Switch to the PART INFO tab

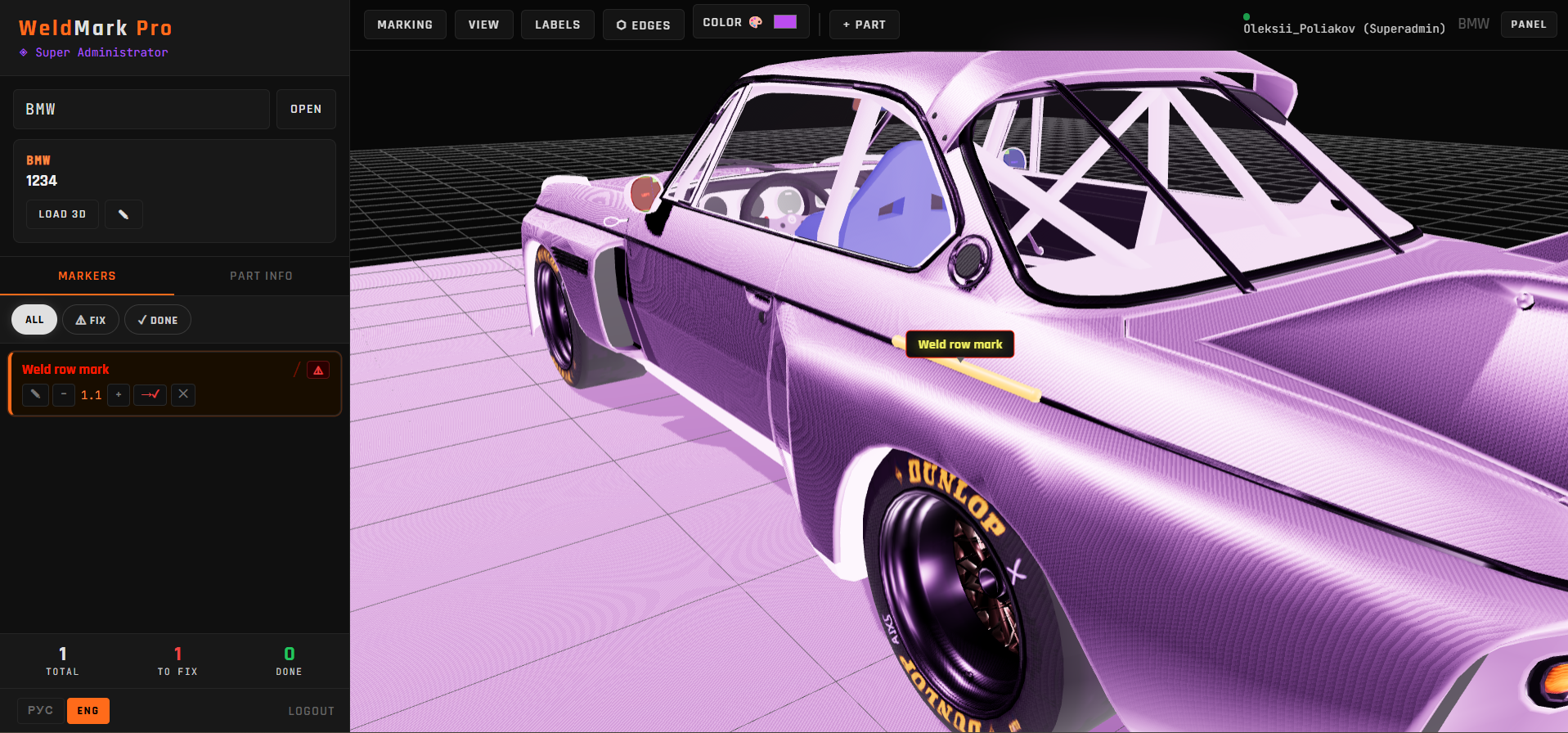click(x=261, y=276)
